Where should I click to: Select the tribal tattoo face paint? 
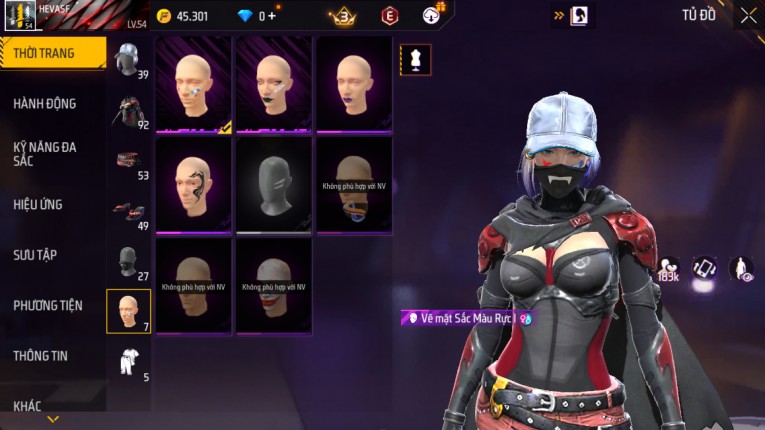[x=193, y=185]
